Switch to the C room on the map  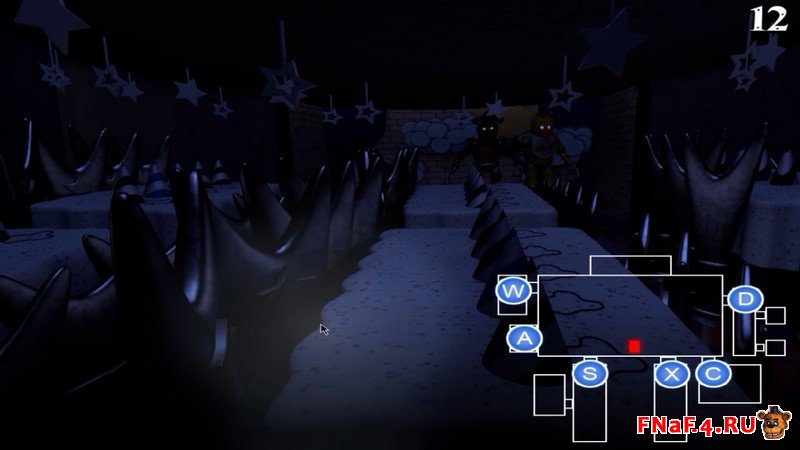tap(713, 374)
